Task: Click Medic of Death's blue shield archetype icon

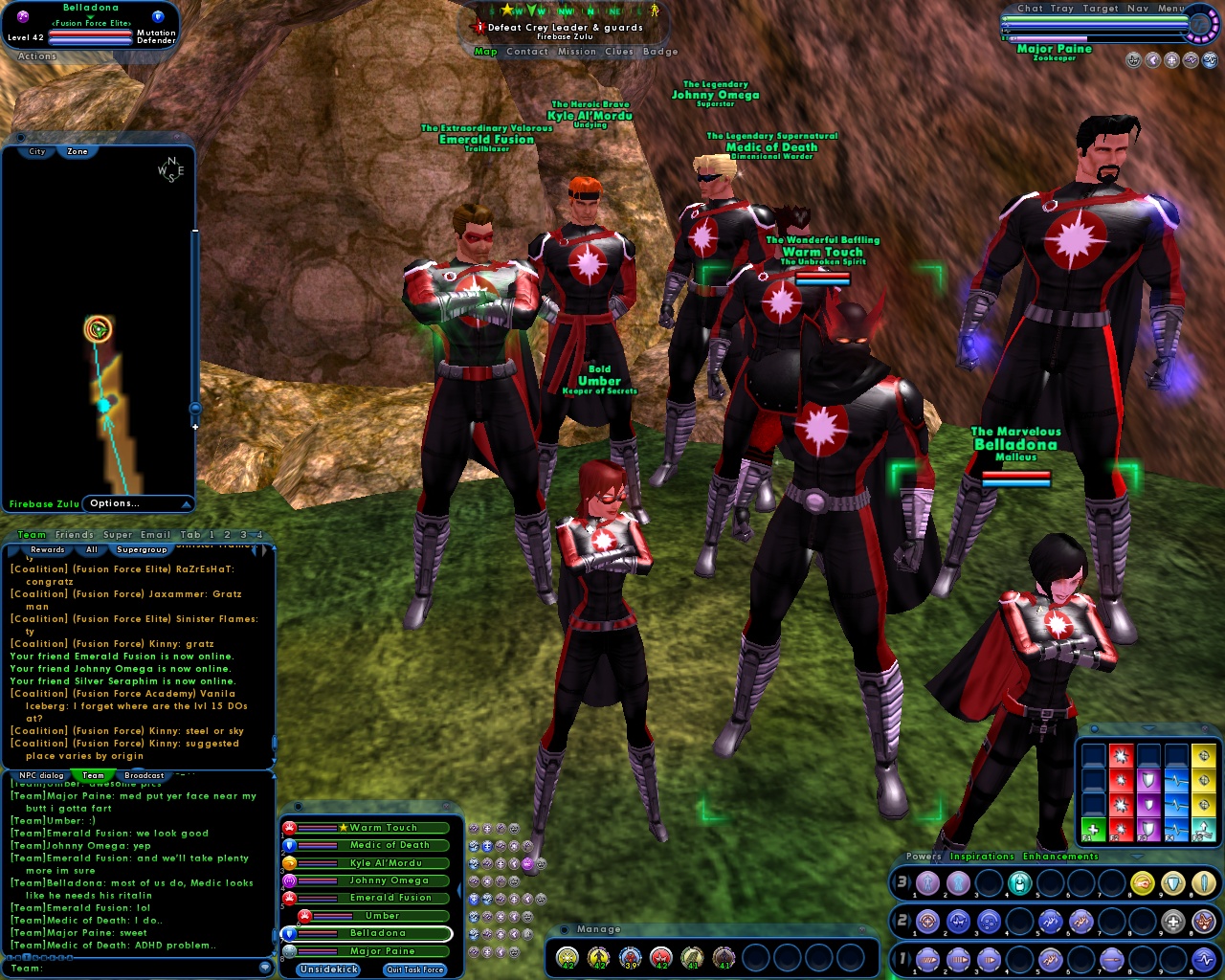Action: pyautogui.click(x=289, y=846)
